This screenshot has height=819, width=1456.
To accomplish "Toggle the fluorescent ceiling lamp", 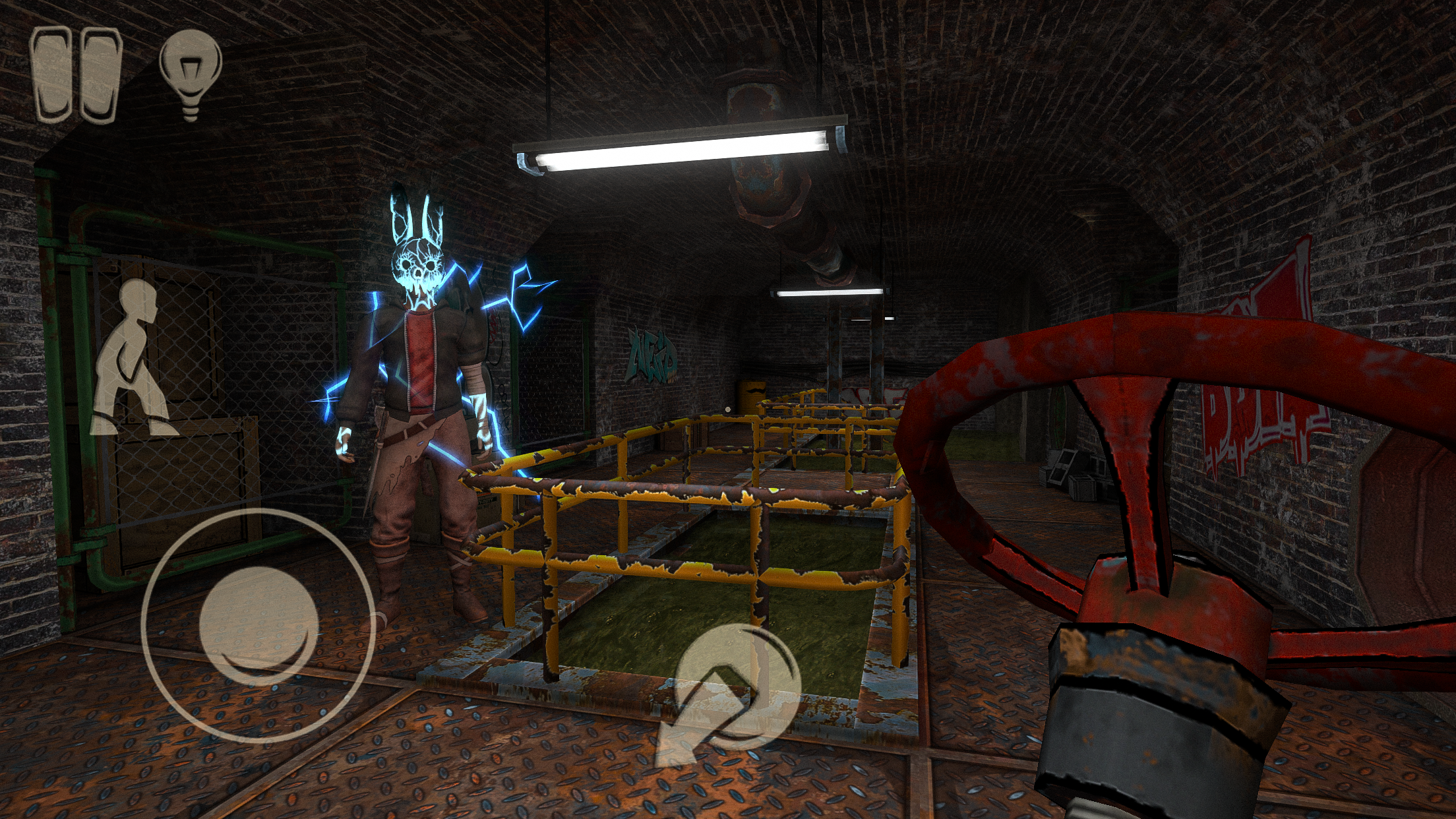I will click(x=679, y=148).
